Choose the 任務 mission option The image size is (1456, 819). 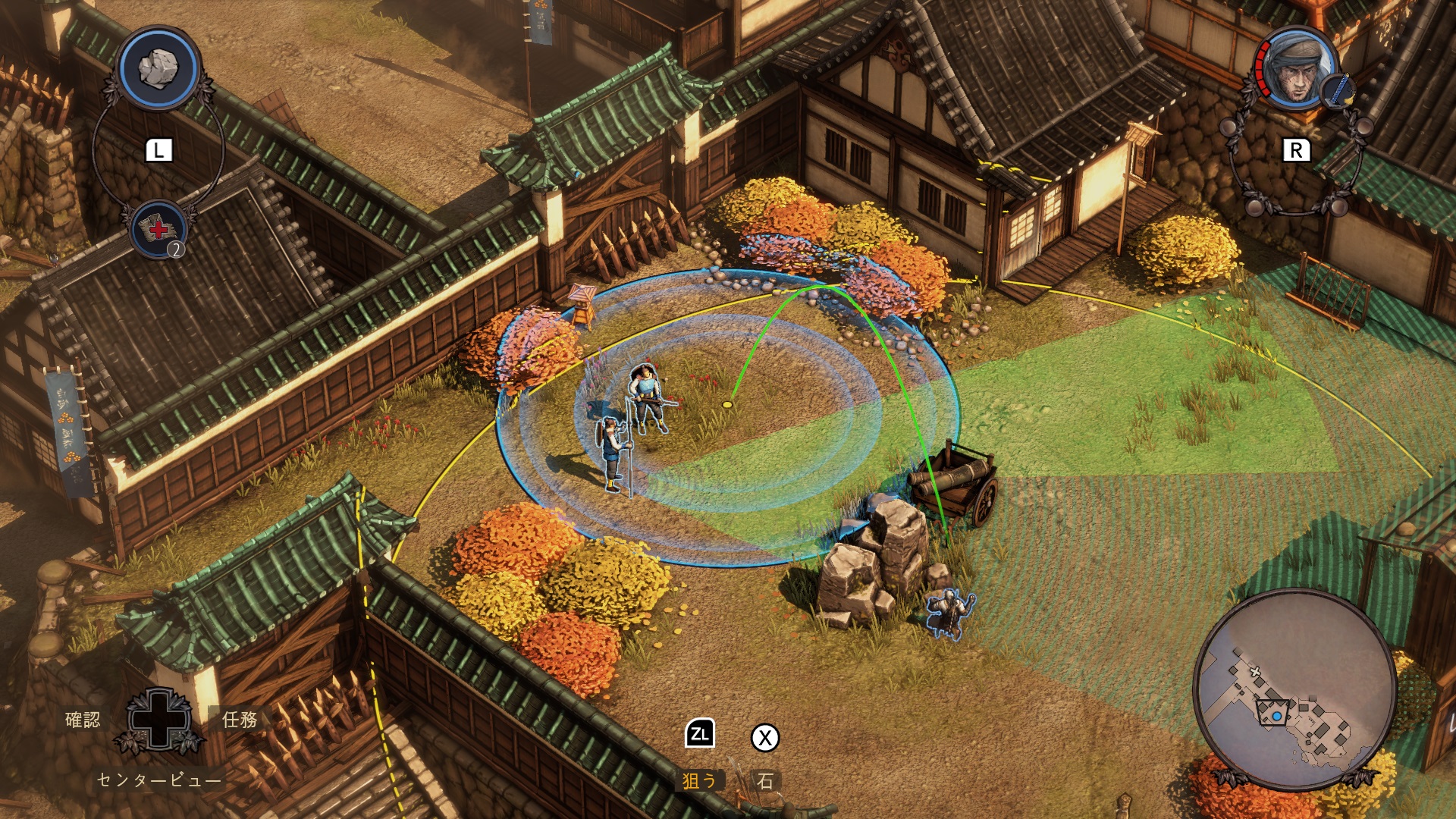pyautogui.click(x=240, y=719)
